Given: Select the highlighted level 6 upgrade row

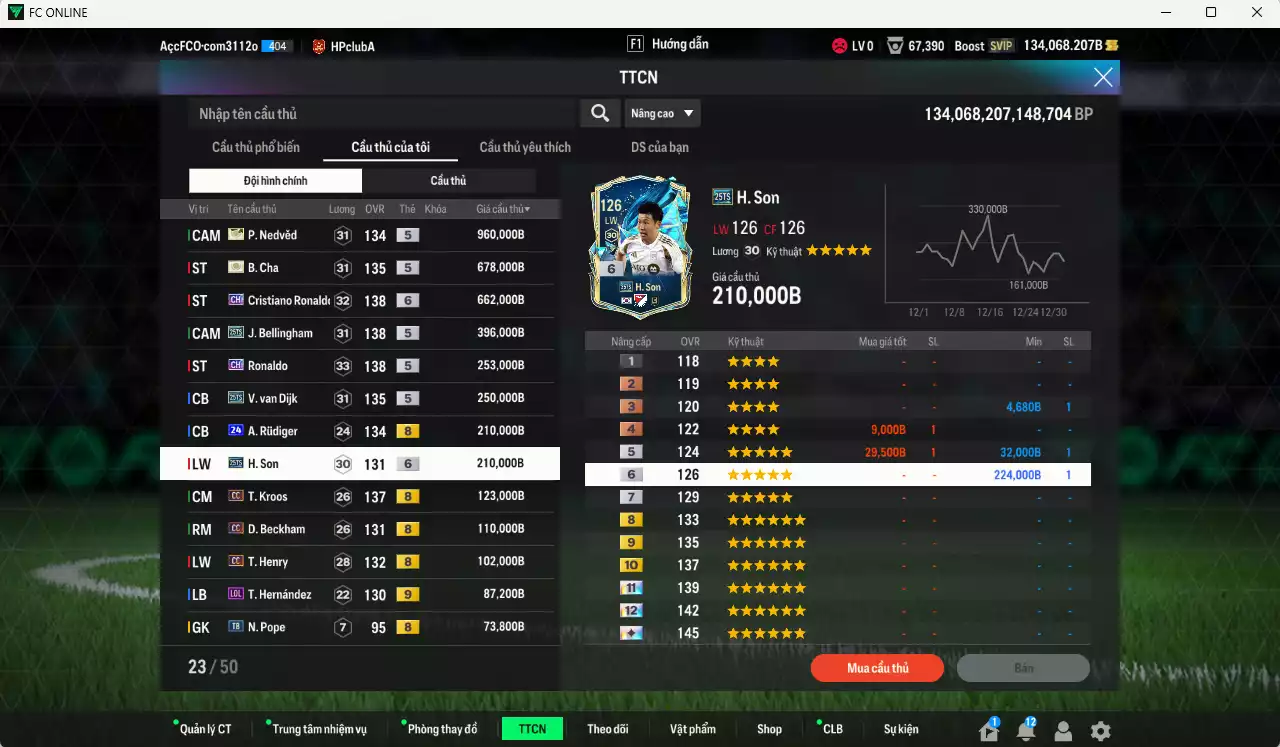Looking at the screenshot, I should (838, 474).
